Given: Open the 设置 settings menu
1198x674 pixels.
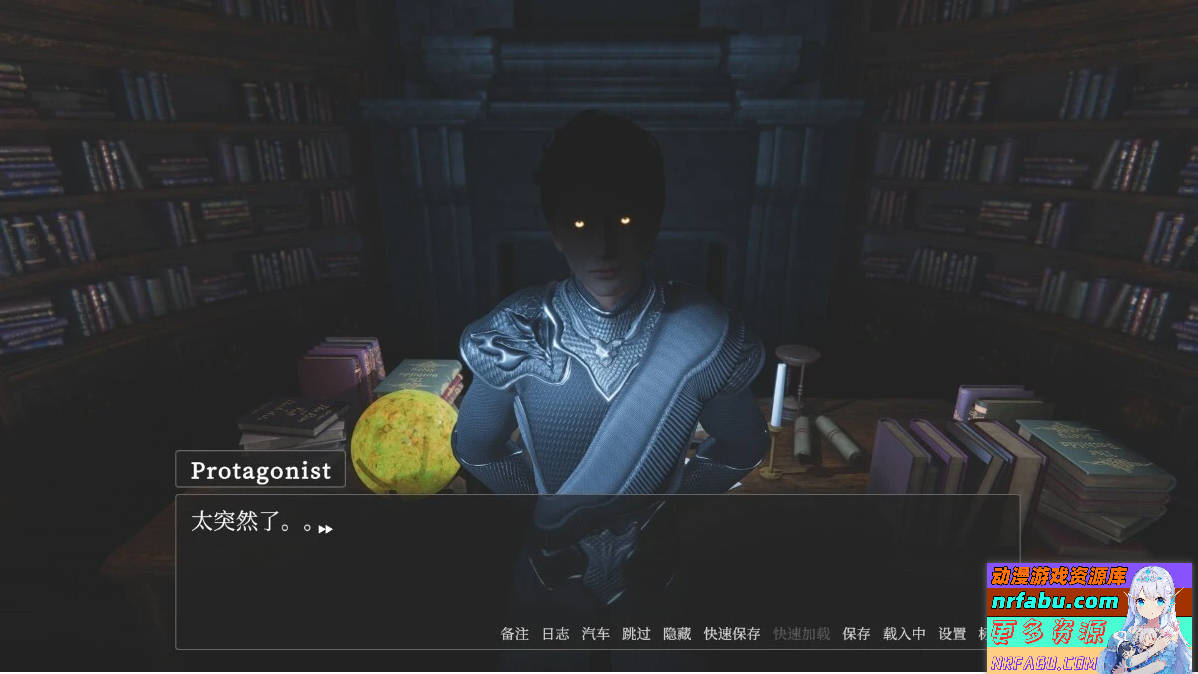Looking at the screenshot, I should click(952, 634).
